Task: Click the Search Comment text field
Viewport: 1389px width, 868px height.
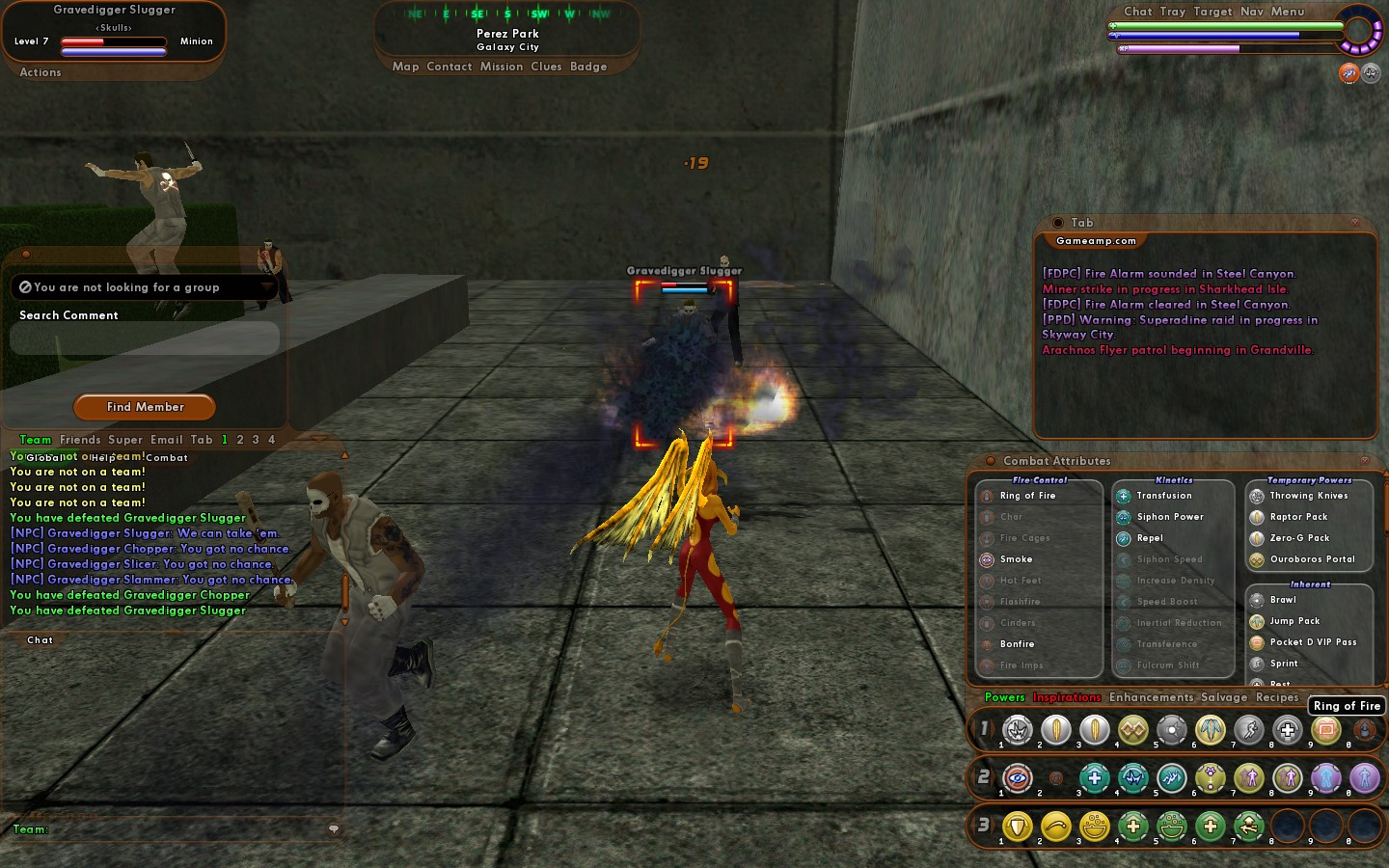Action: (x=145, y=339)
